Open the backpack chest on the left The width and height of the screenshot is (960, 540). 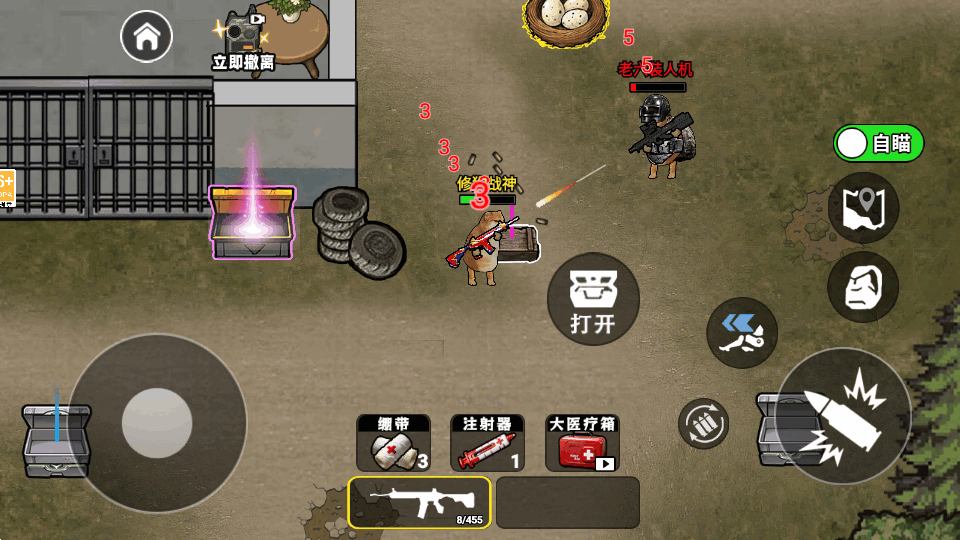point(57,440)
